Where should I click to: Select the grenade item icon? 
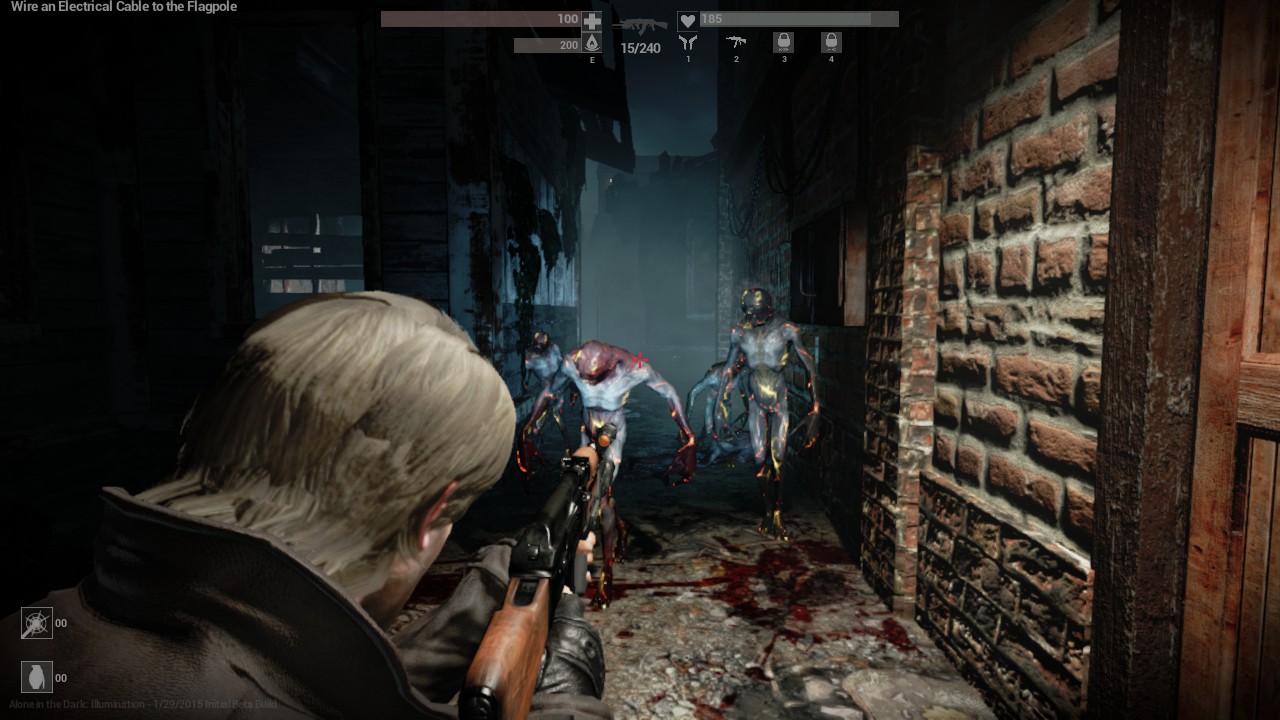click(x=37, y=677)
